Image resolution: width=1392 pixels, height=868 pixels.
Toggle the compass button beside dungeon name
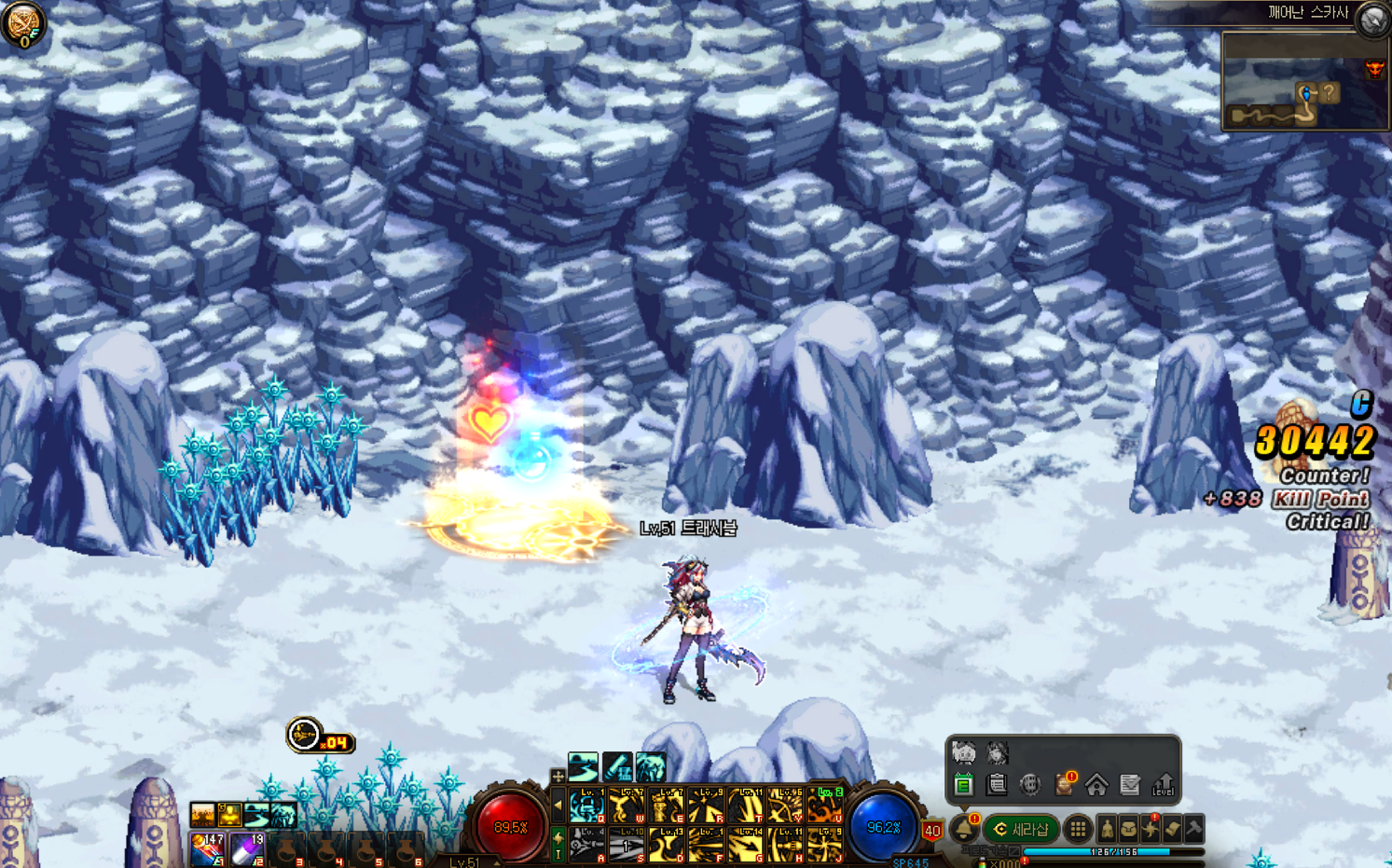[x=1373, y=20]
